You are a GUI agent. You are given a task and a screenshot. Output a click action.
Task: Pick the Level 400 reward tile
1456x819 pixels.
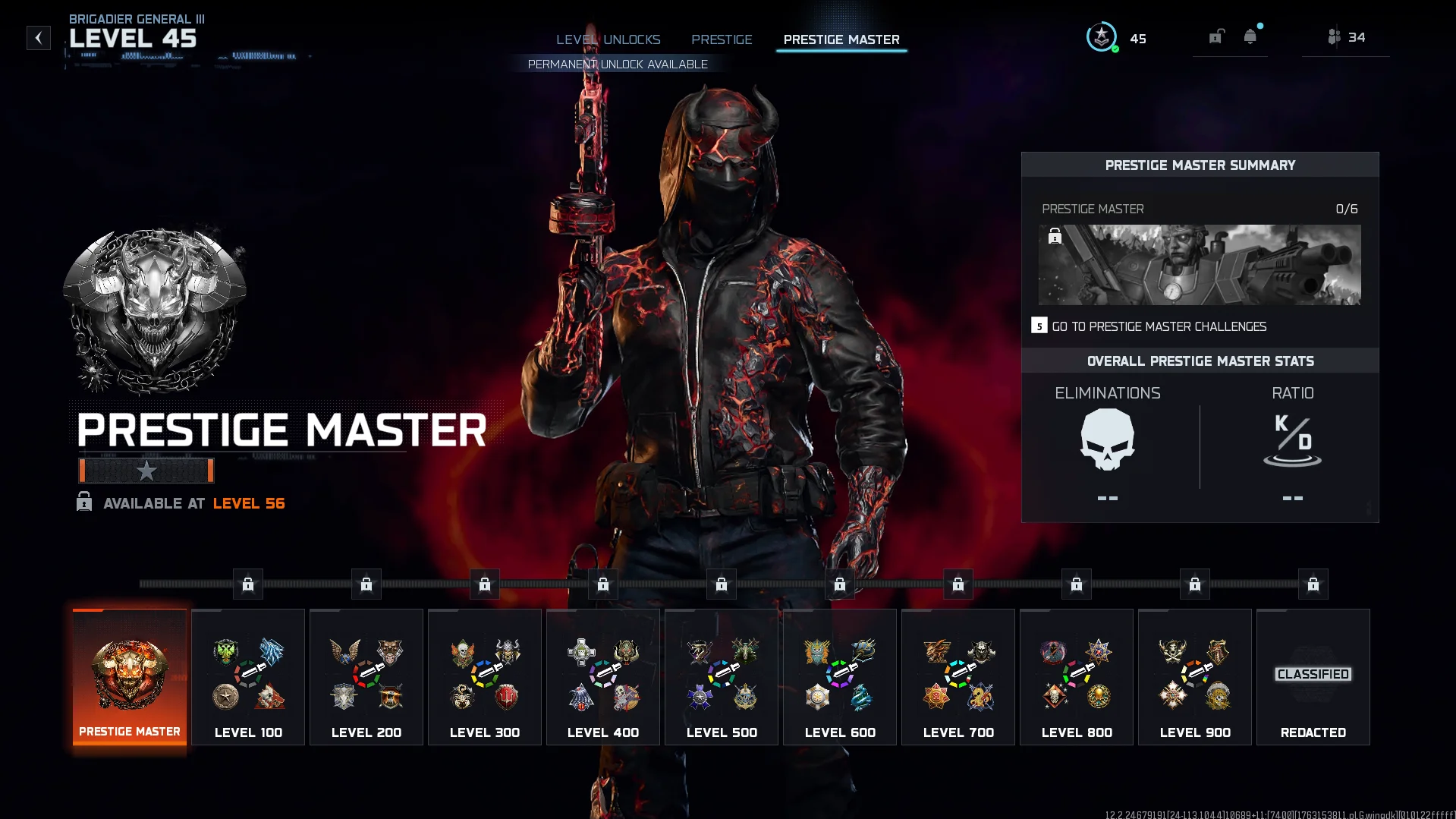[603, 677]
